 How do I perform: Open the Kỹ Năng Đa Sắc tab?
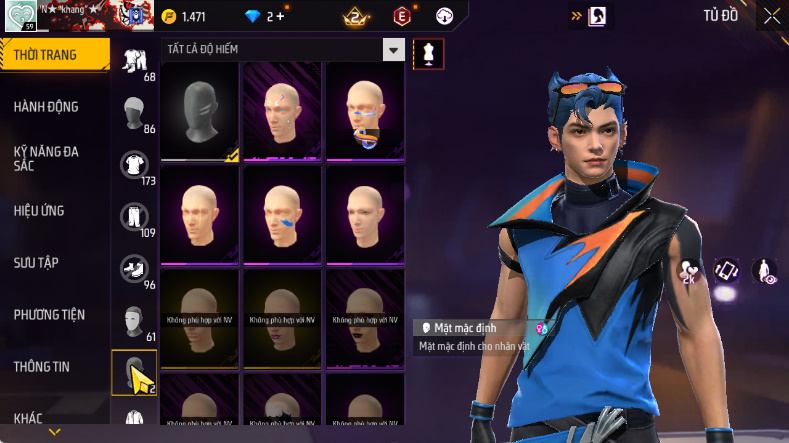pyautogui.click(x=47, y=158)
